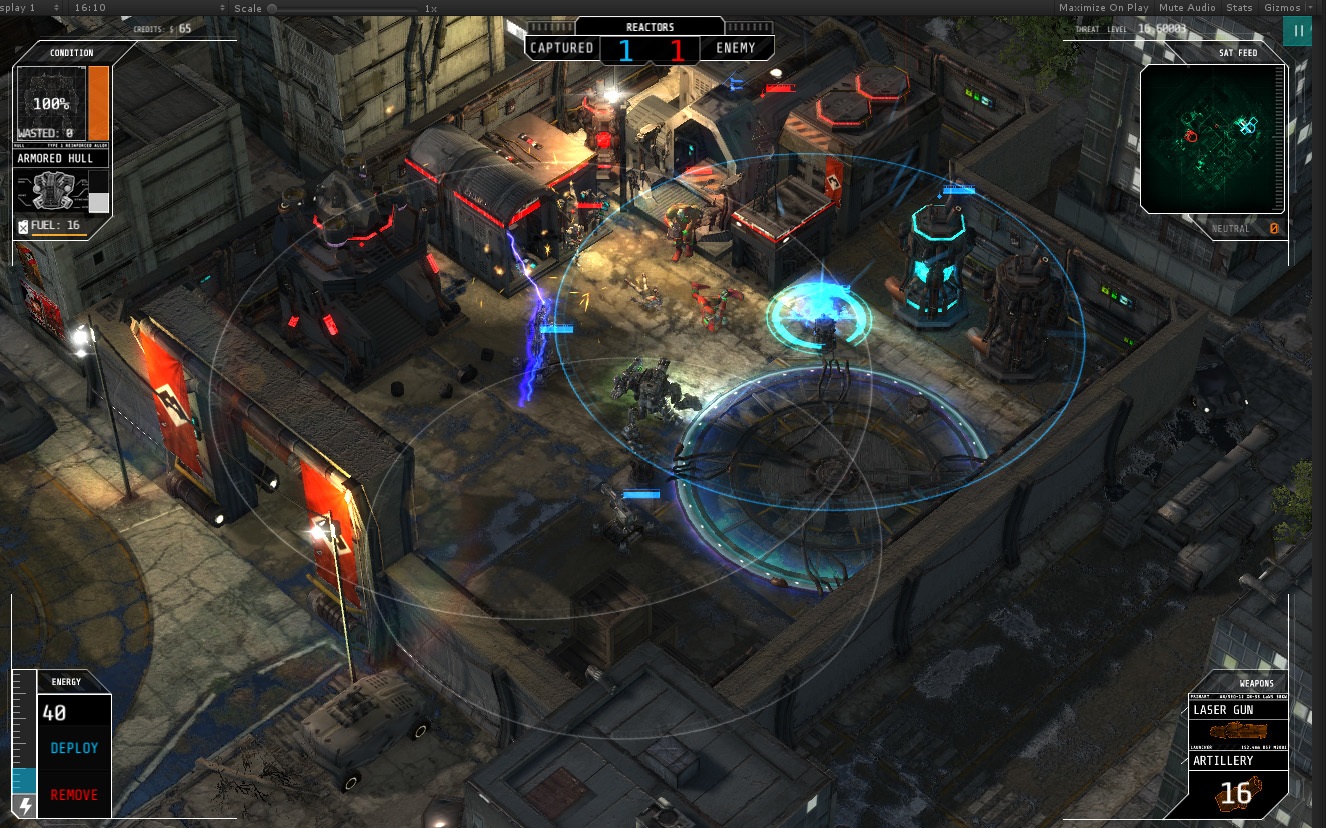Click the armored hull engine icon

[55, 190]
